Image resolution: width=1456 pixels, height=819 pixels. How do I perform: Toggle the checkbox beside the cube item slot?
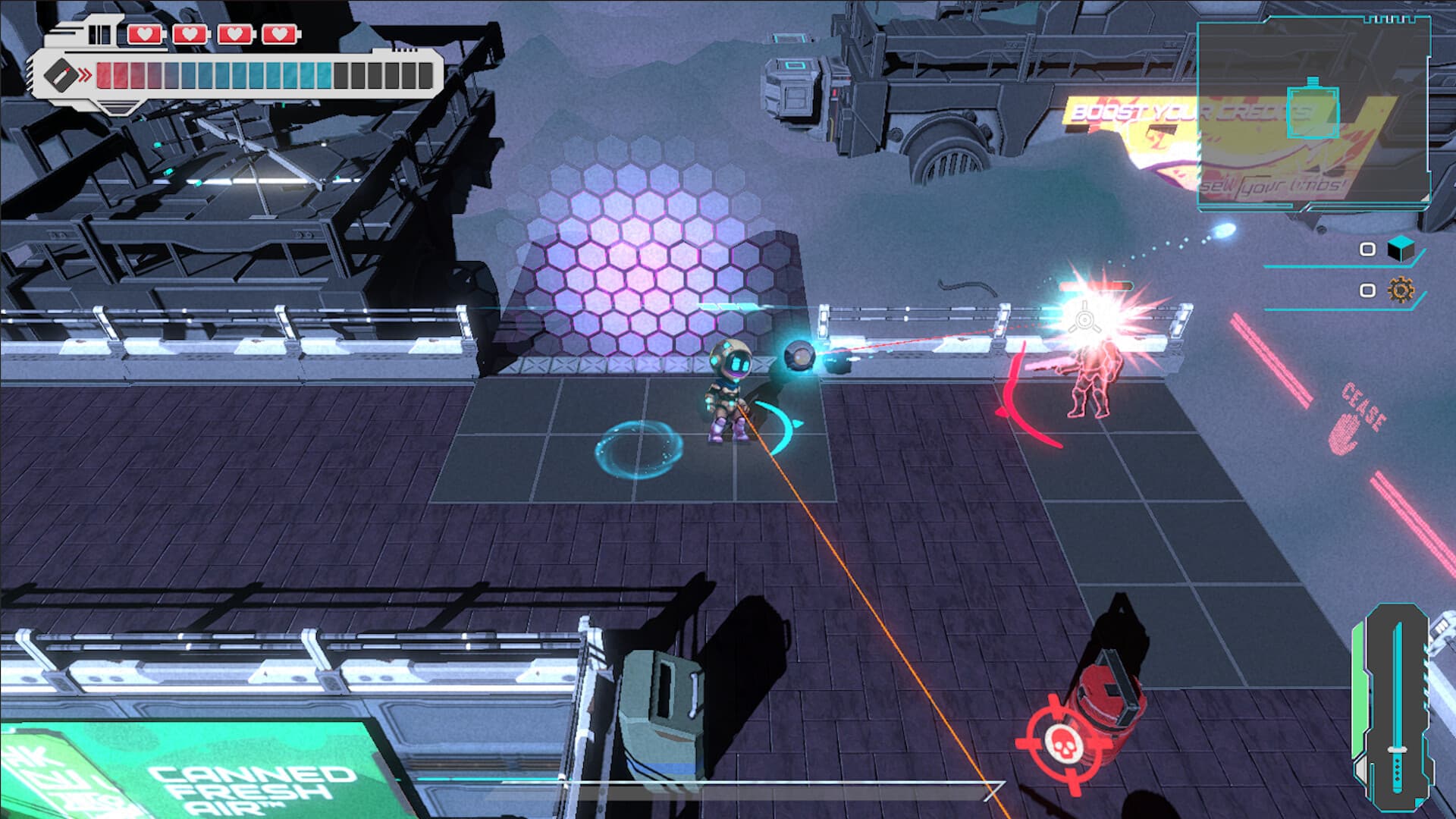click(x=1367, y=250)
